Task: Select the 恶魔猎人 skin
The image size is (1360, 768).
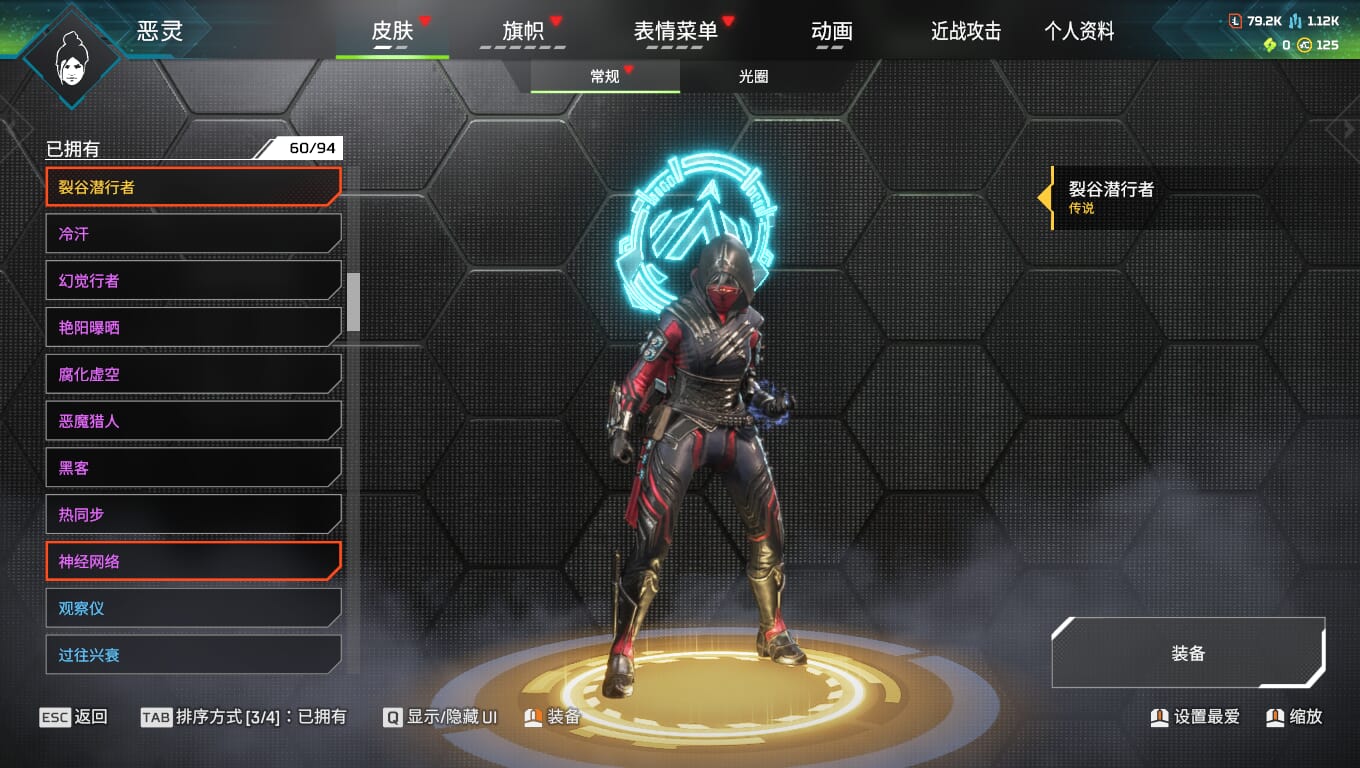Action: (x=193, y=421)
